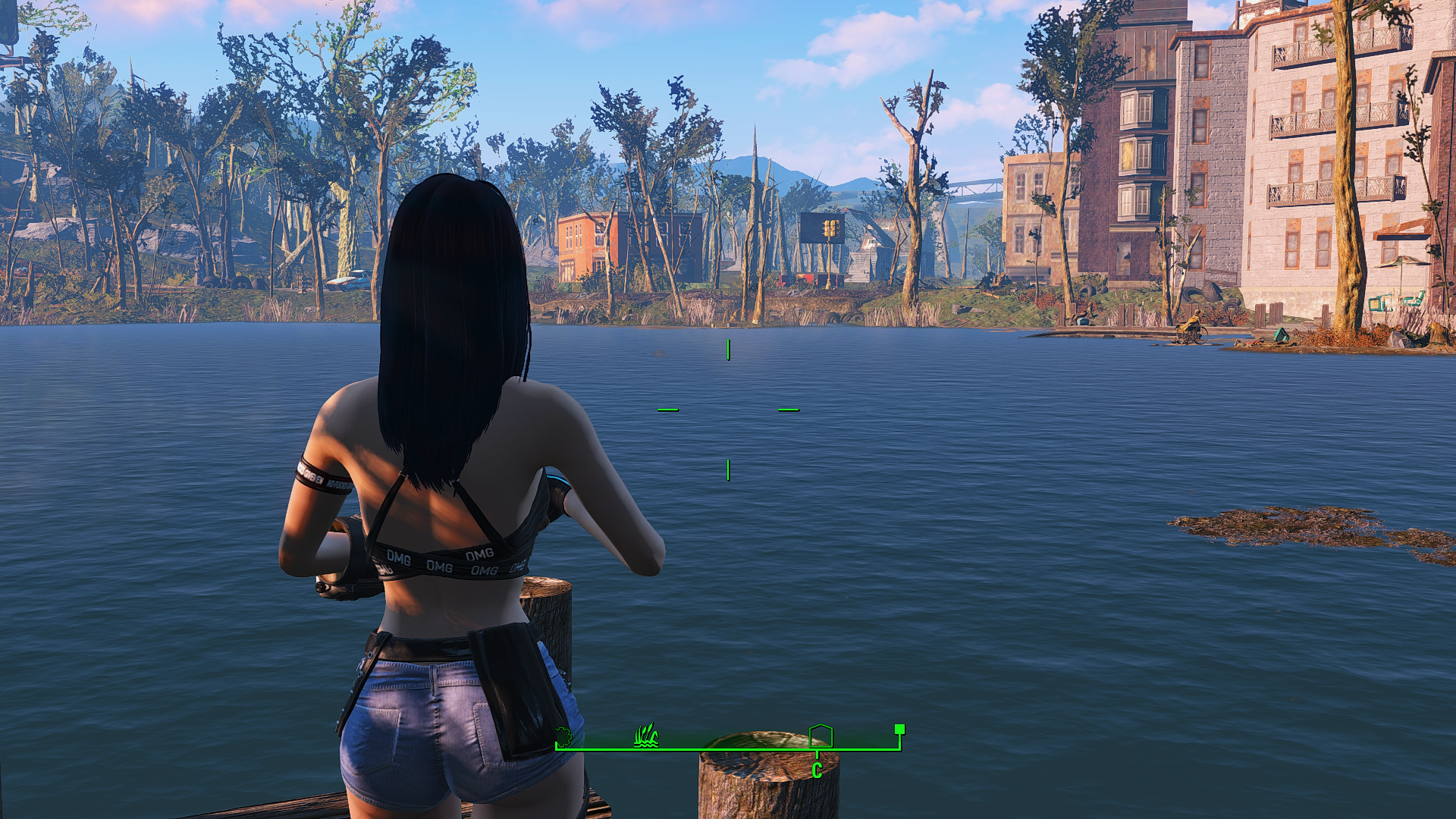Select the gear-shaped compass marker
This screenshot has height=819, width=1456.
pyautogui.click(x=563, y=736)
